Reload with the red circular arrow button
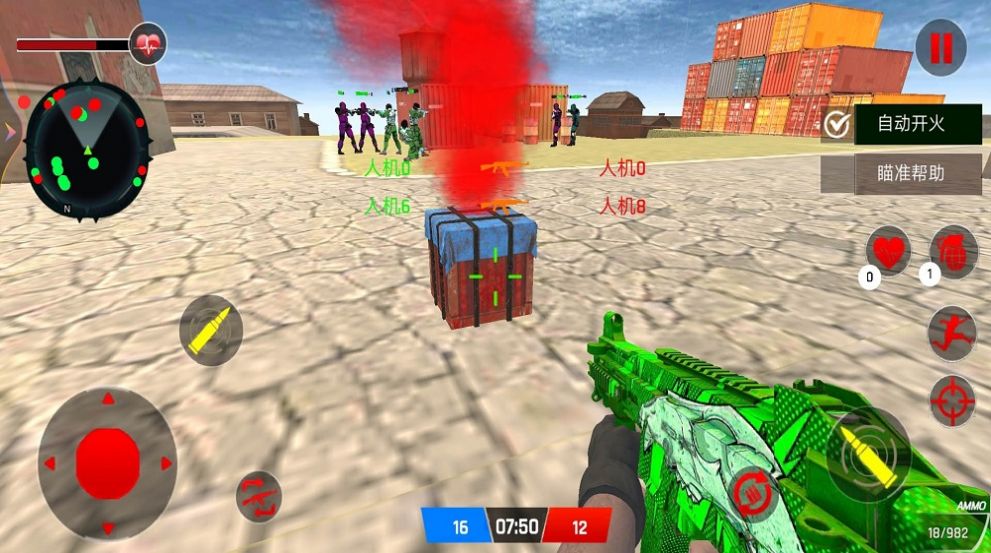991x553 pixels. click(x=751, y=493)
